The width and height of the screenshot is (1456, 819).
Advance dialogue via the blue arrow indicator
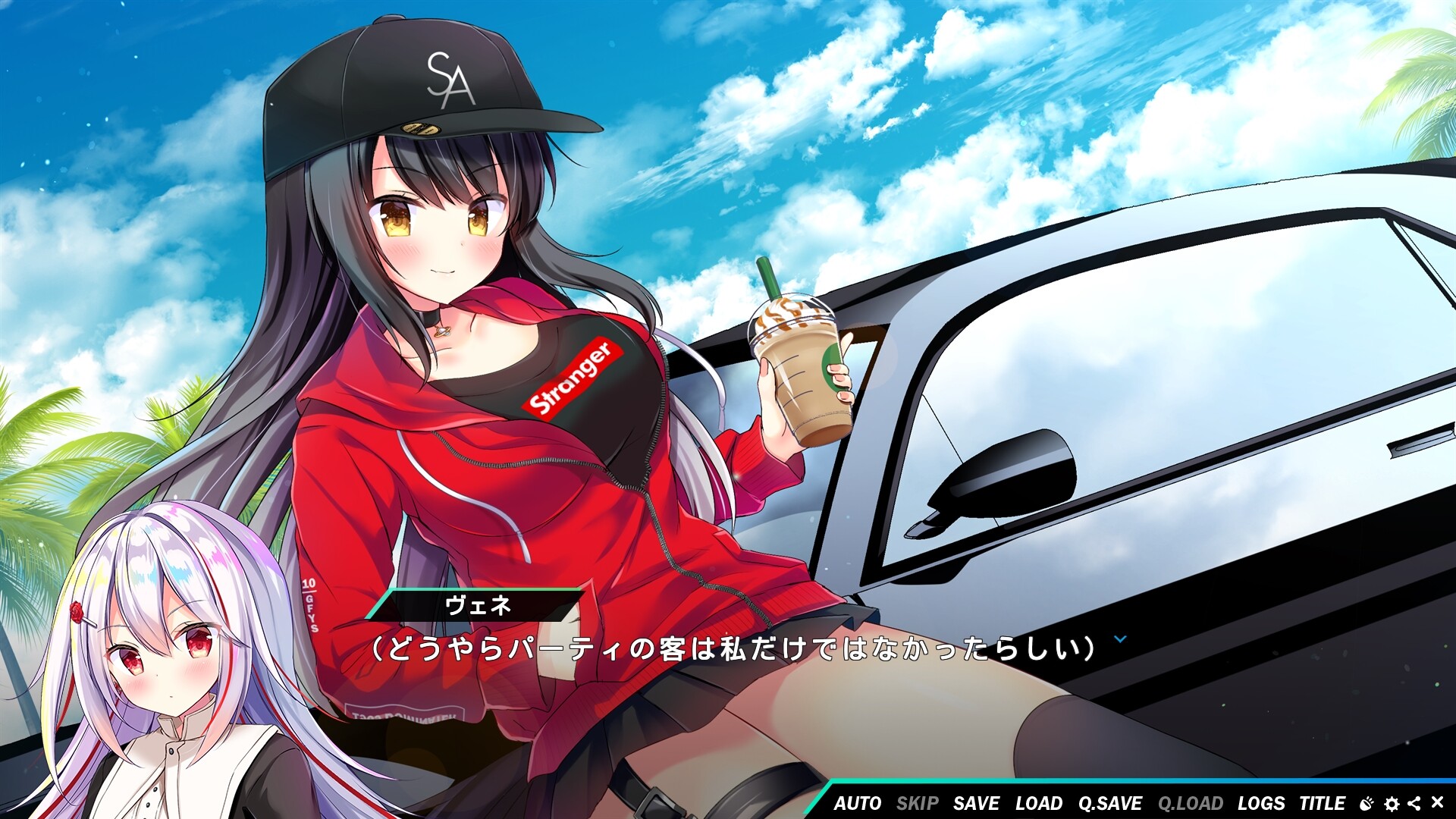point(1120,639)
